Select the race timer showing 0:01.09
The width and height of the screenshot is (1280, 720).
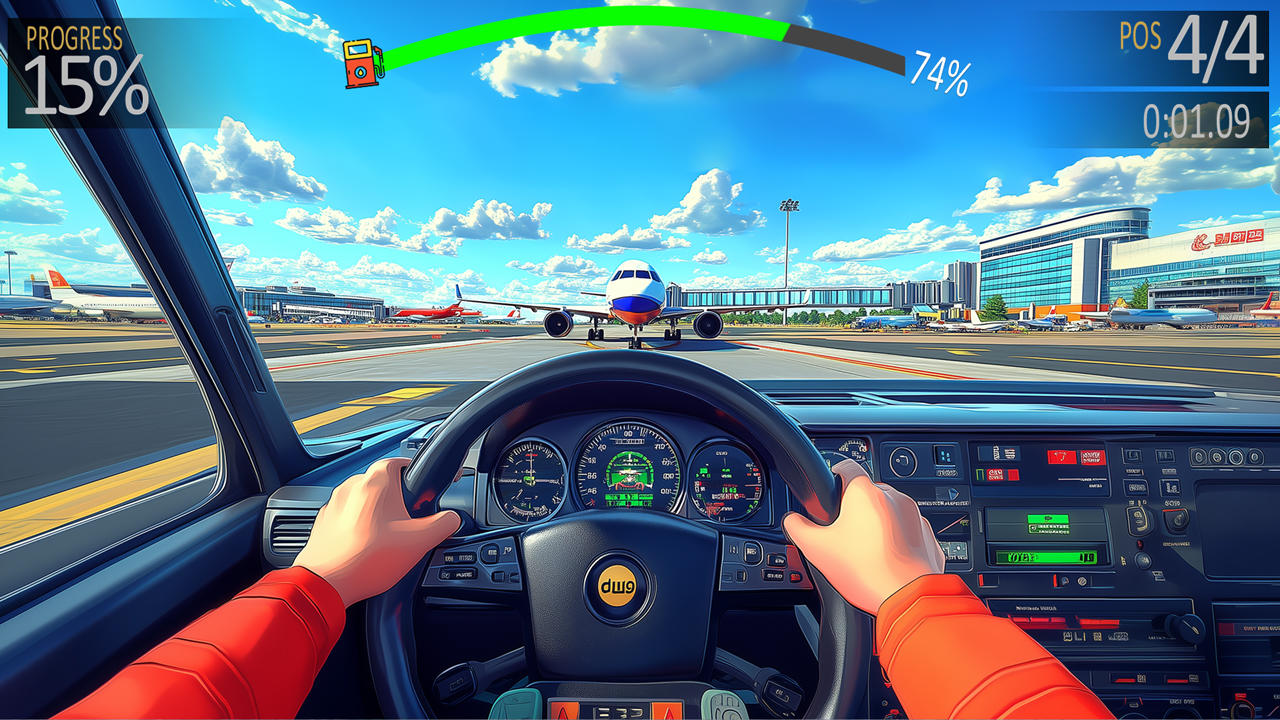pos(1192,115)
